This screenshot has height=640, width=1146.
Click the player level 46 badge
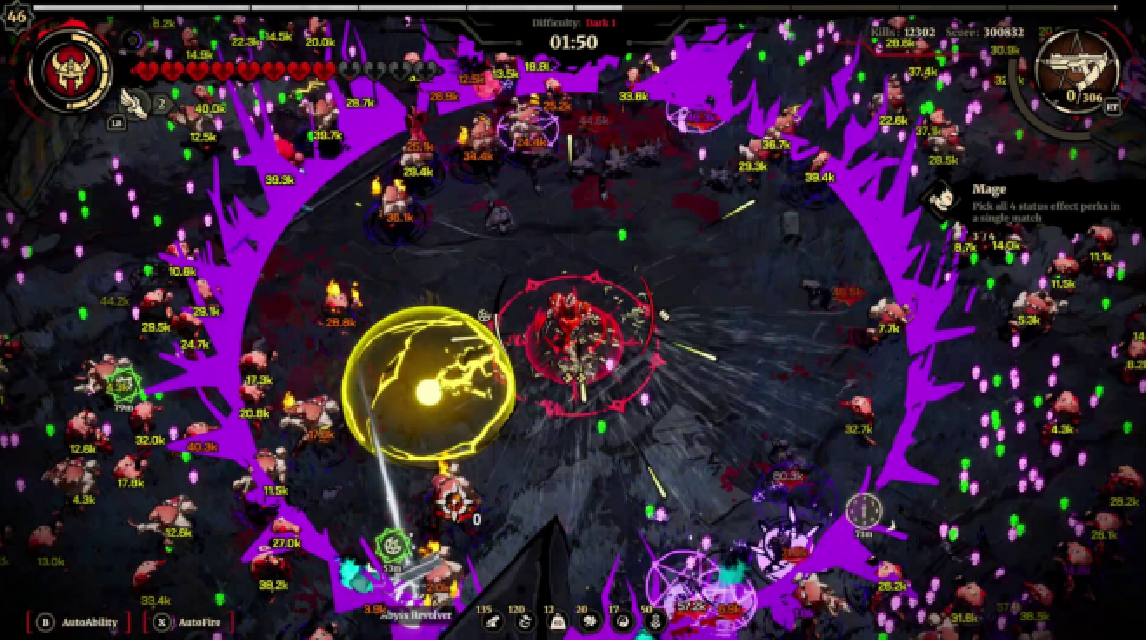click(x=16, y=19)
